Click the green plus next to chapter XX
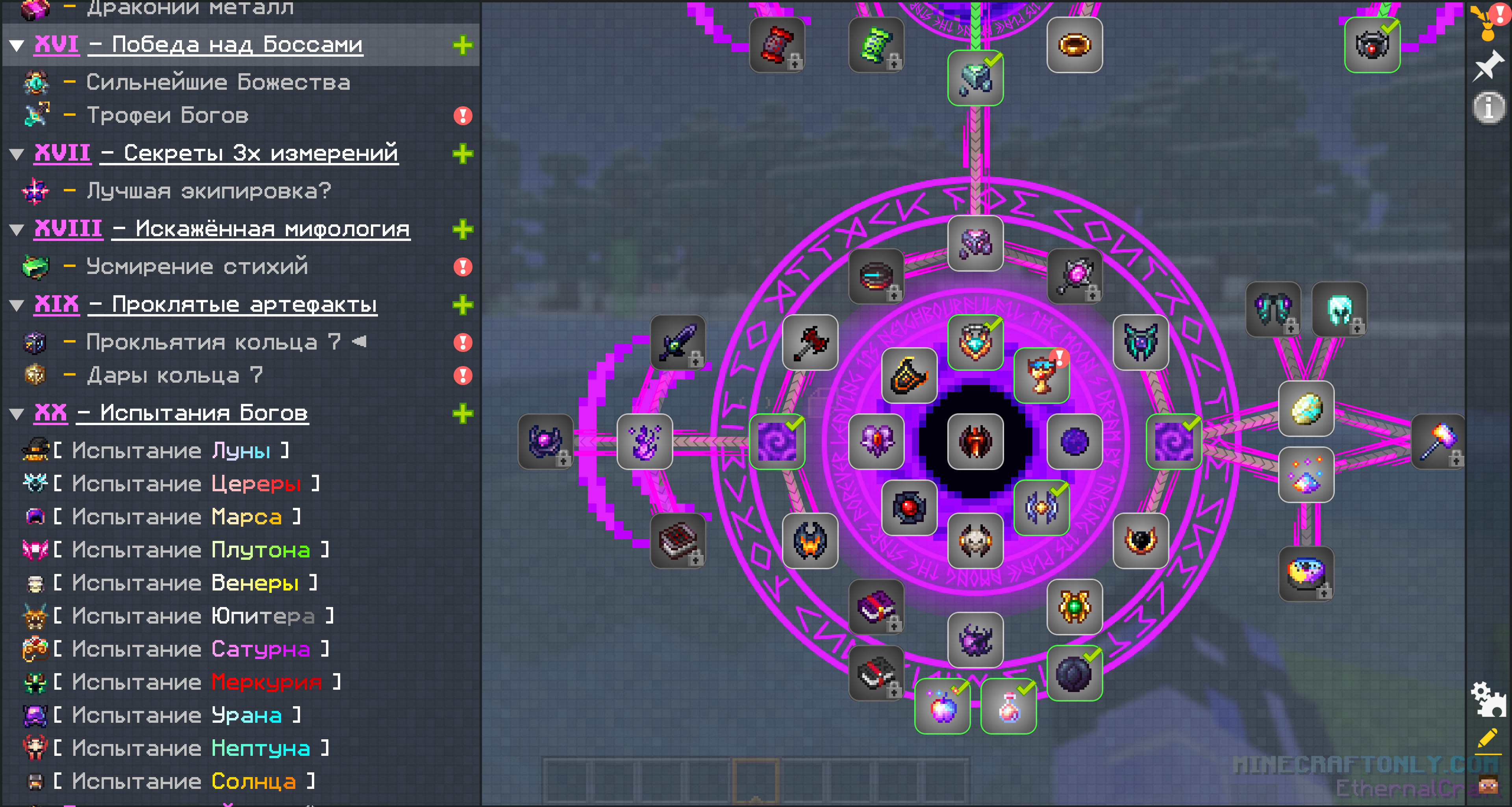 click(463, 413)
